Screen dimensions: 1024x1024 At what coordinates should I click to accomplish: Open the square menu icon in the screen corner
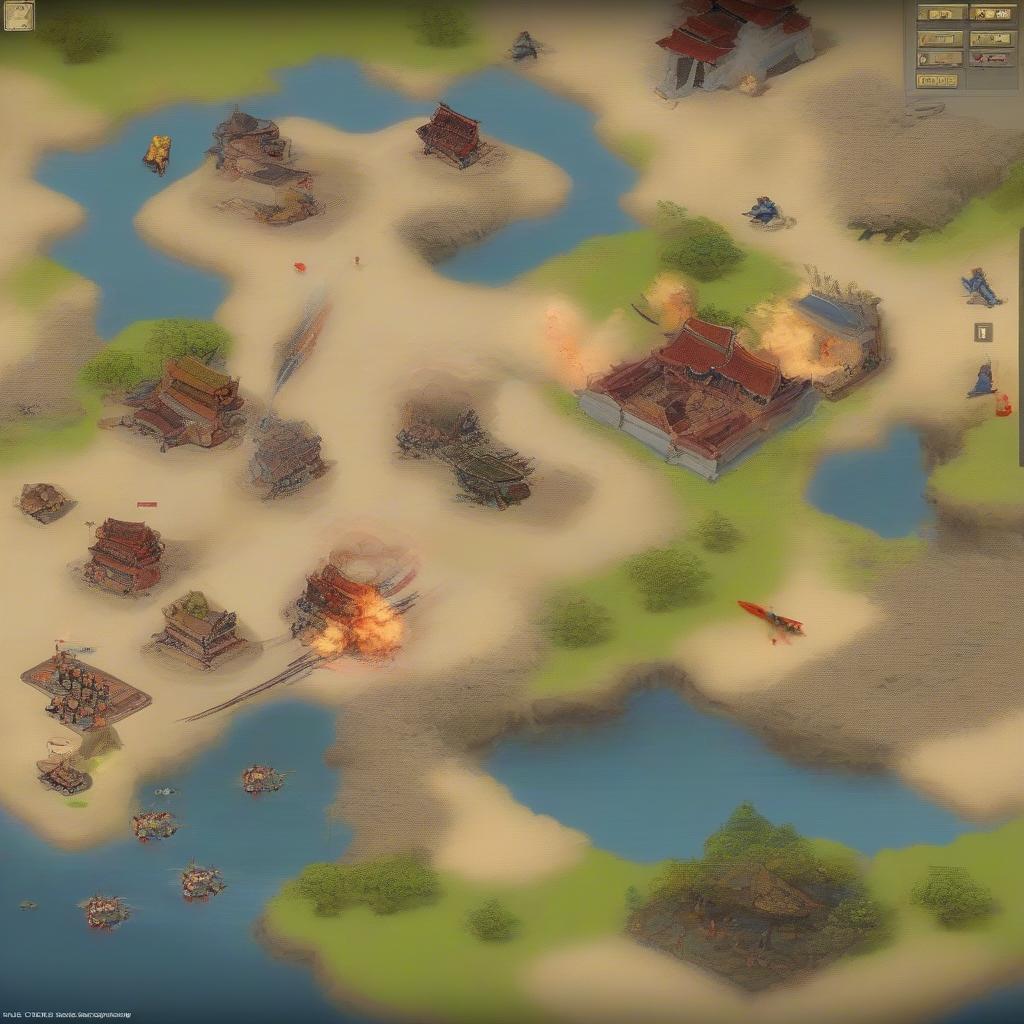[18, 16]
